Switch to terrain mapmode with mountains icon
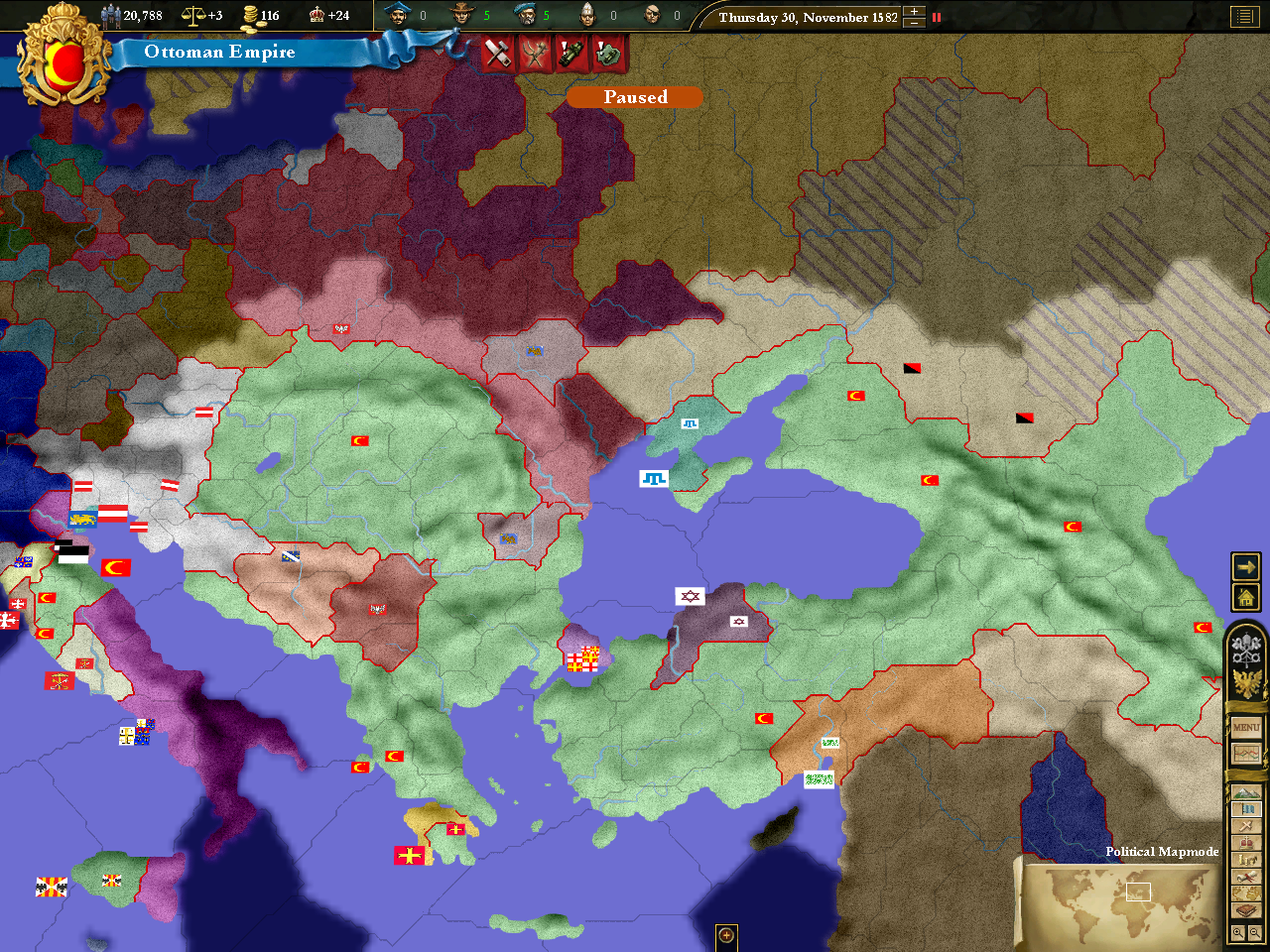 click(x=1246, y=793)
